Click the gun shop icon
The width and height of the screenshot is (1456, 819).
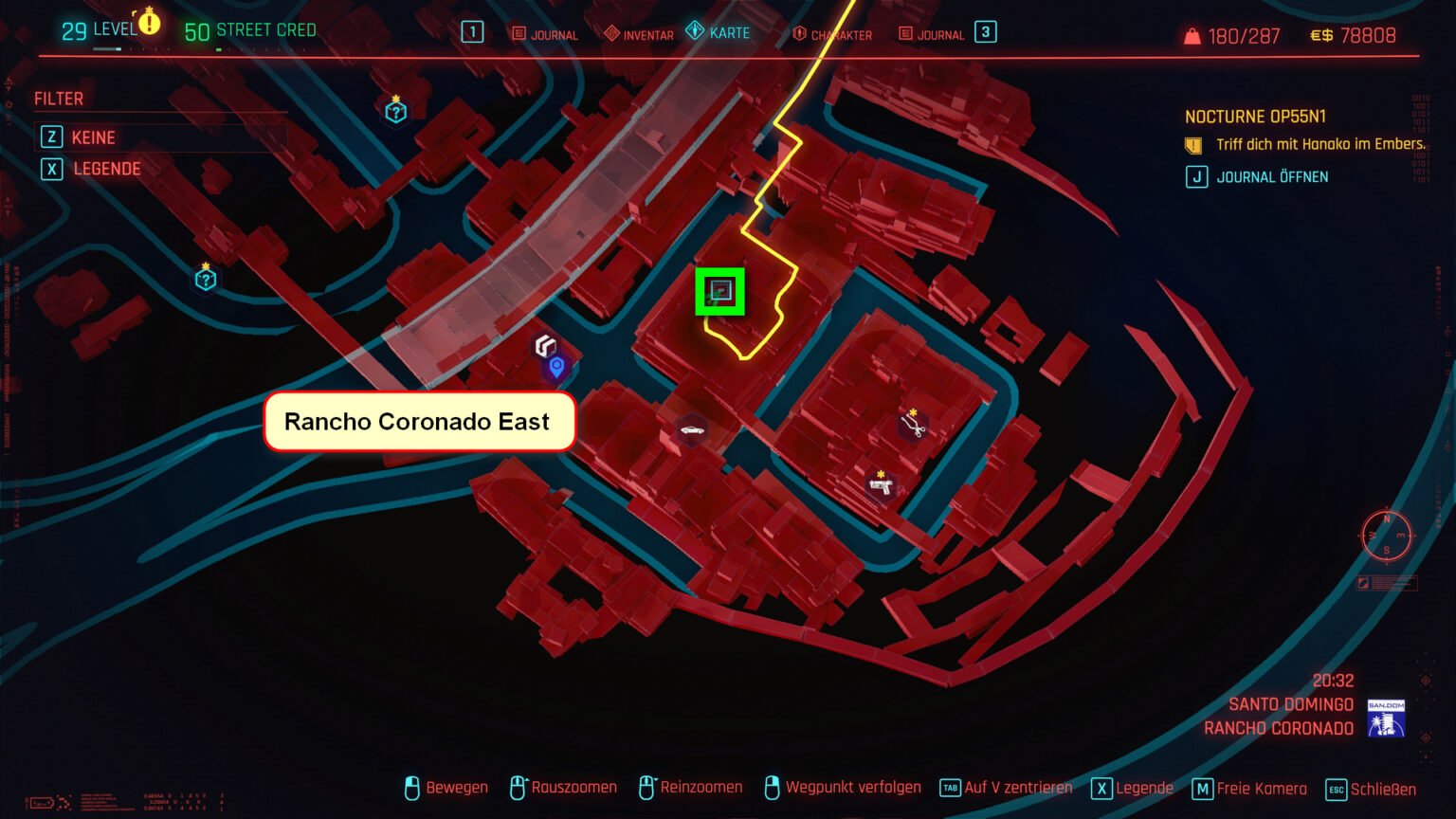point(880,486)
